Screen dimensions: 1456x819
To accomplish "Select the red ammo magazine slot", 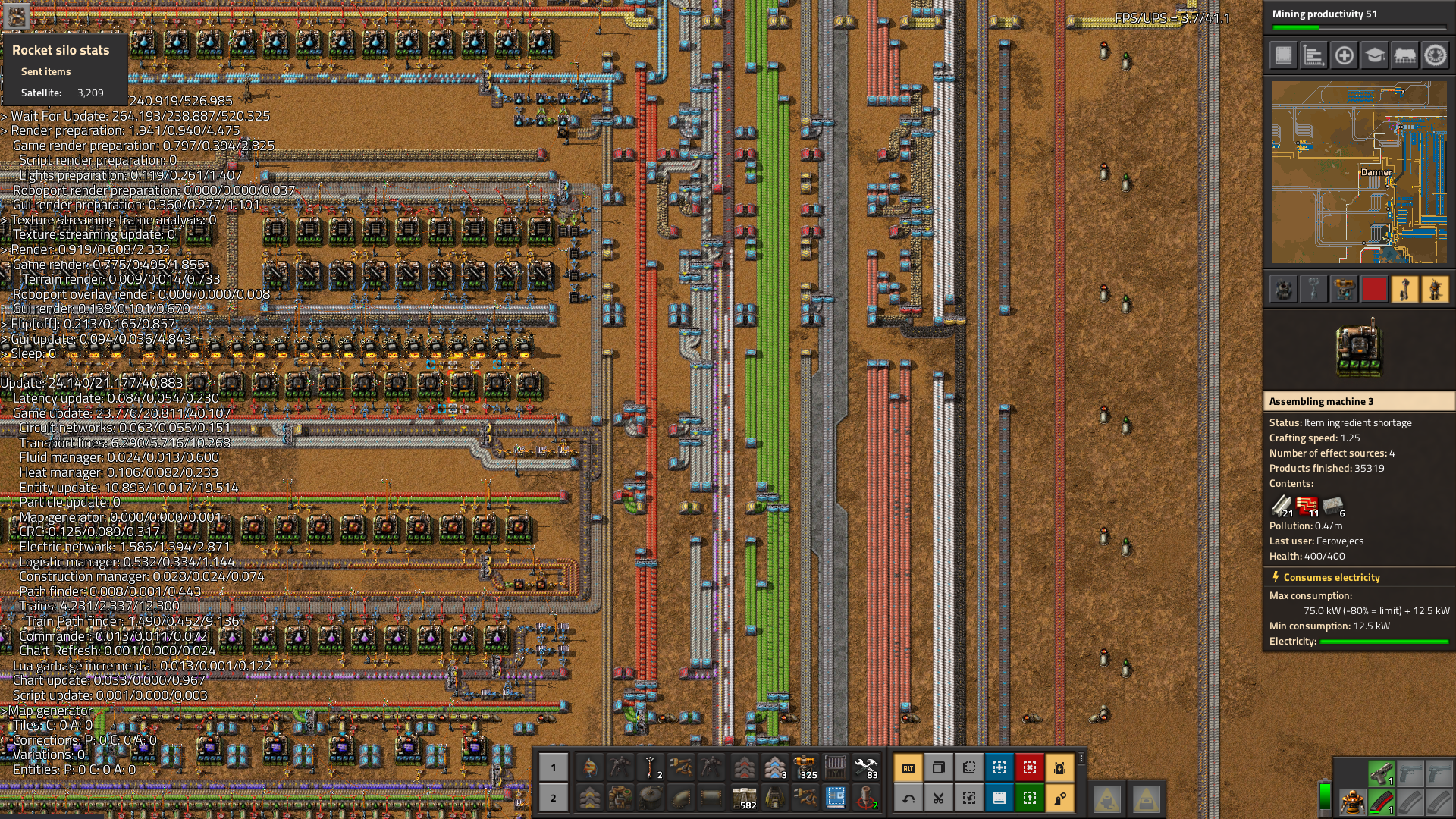I will coord(1382,802).
